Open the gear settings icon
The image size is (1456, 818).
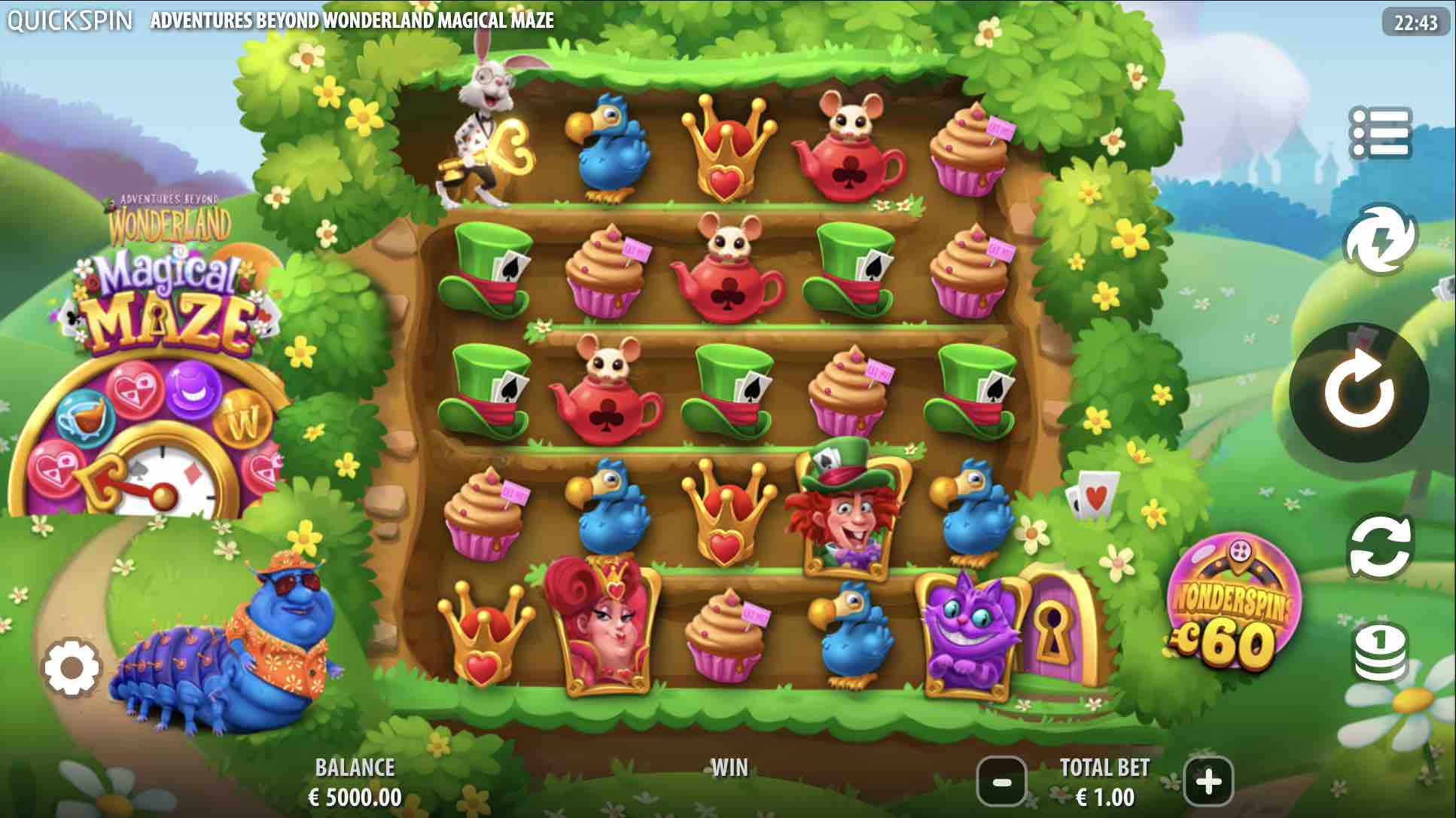pos(72,668)
